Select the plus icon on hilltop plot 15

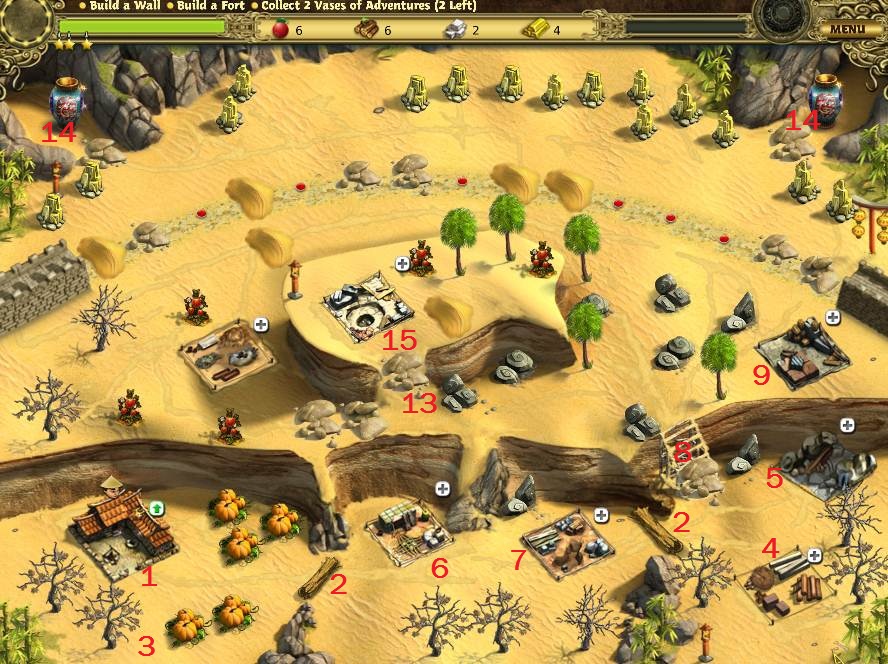(x=402, y=264)
